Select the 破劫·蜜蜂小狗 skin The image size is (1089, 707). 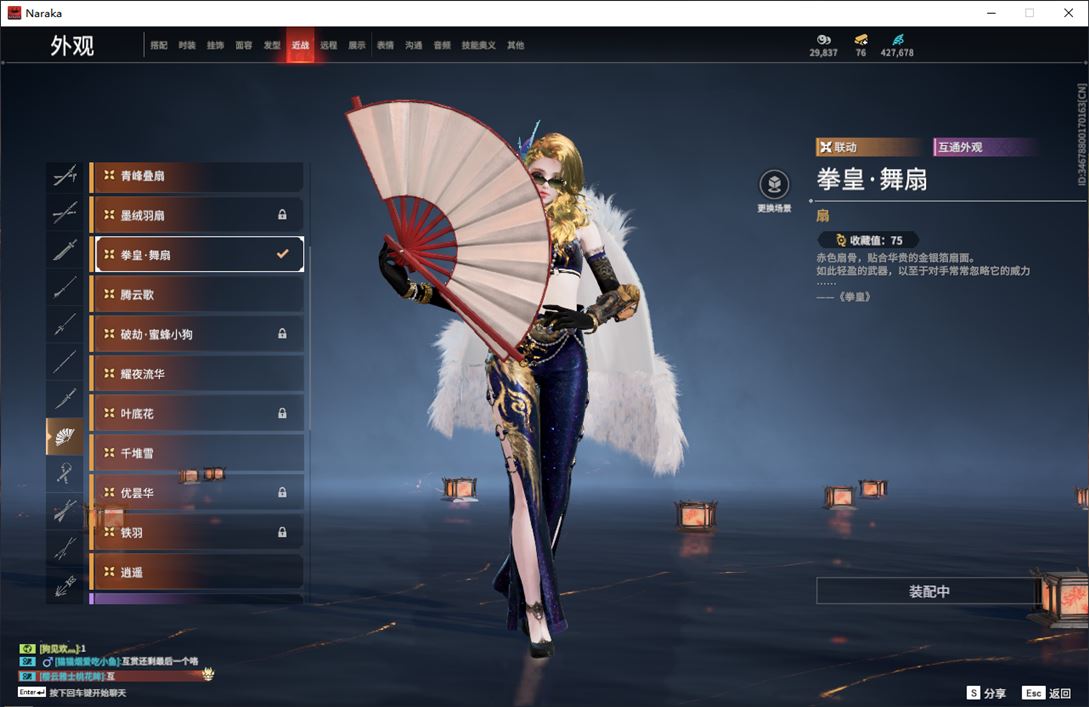click(197, 334)
